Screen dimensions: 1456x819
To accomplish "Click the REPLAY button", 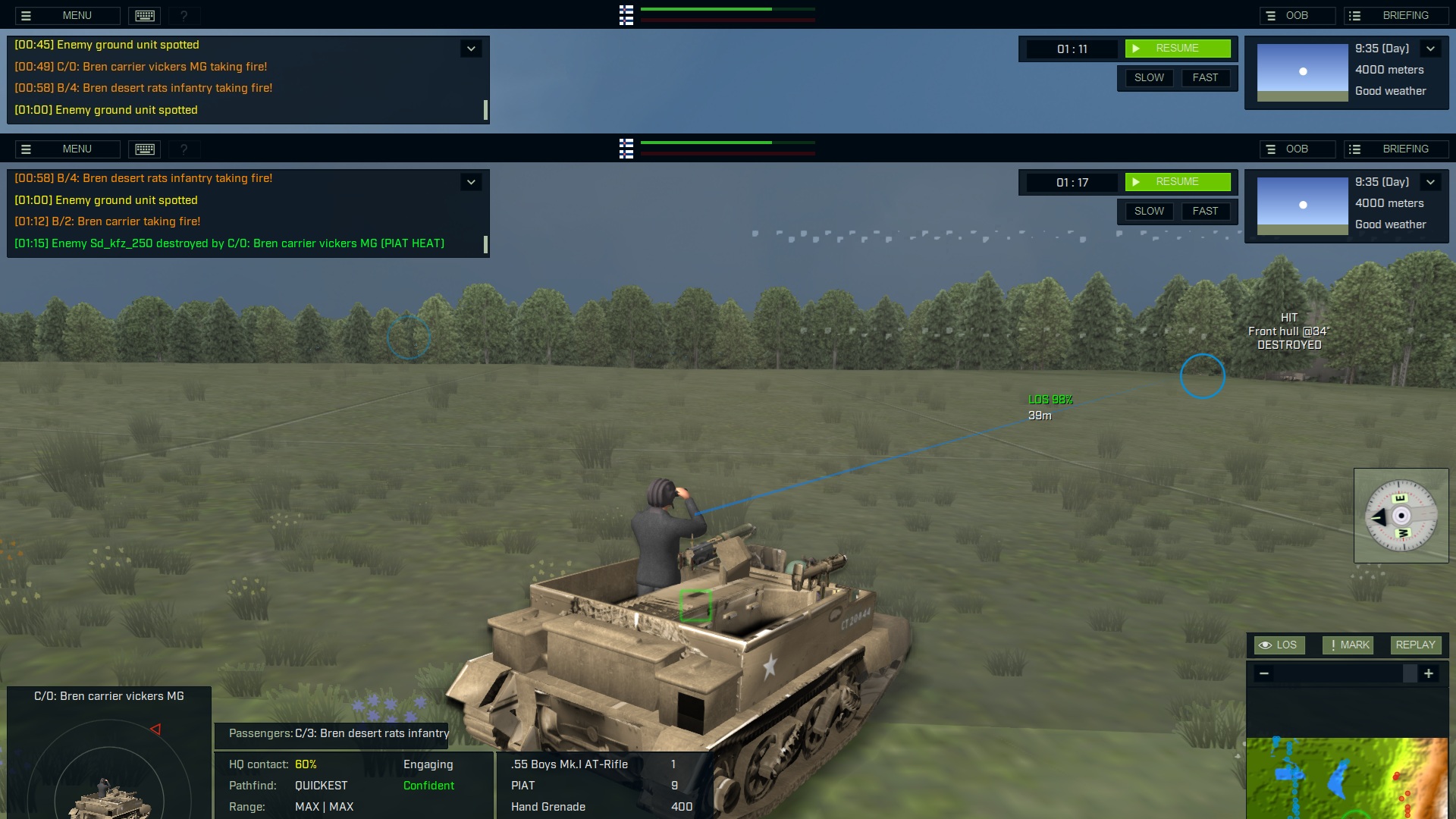I will point(1415,645).
